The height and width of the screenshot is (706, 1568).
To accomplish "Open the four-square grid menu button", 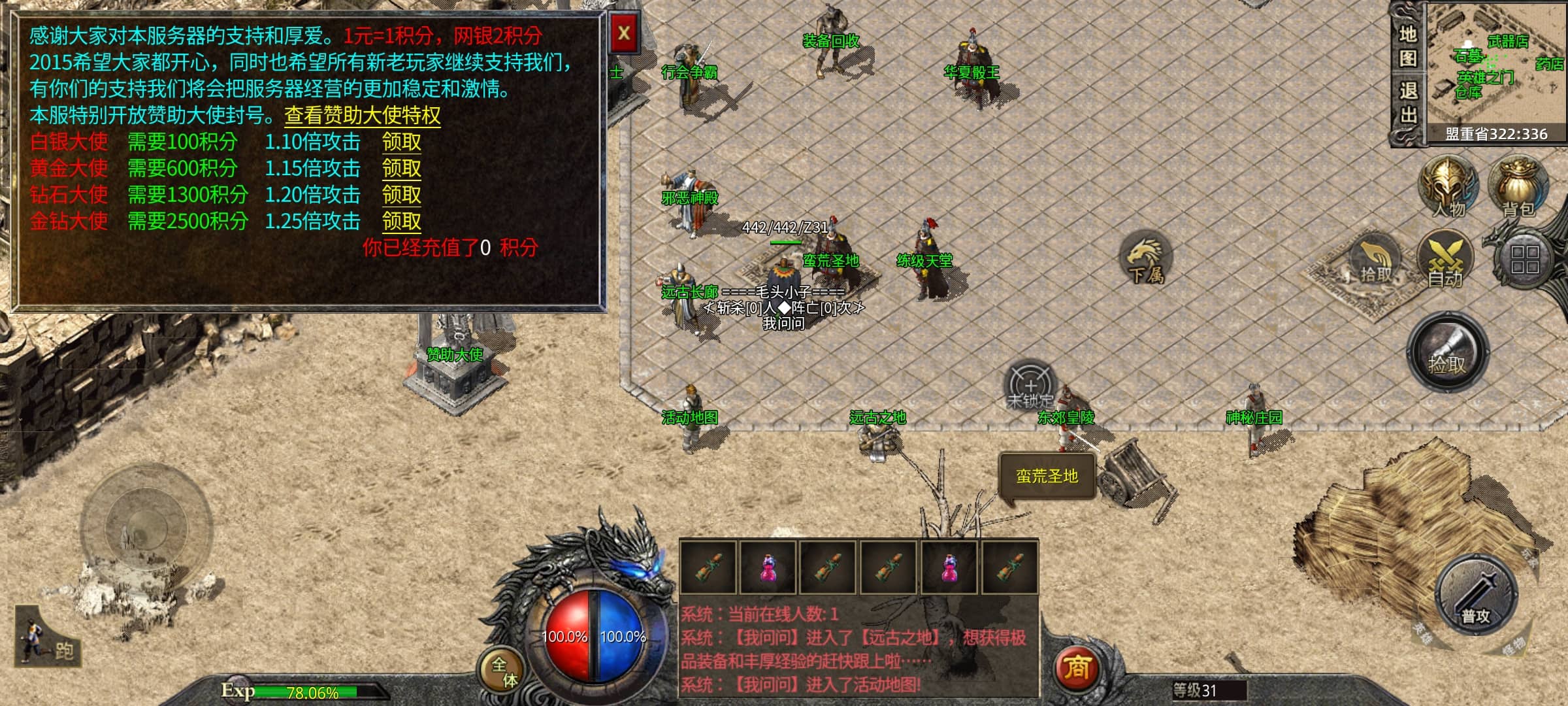I will click(1524, 260).
